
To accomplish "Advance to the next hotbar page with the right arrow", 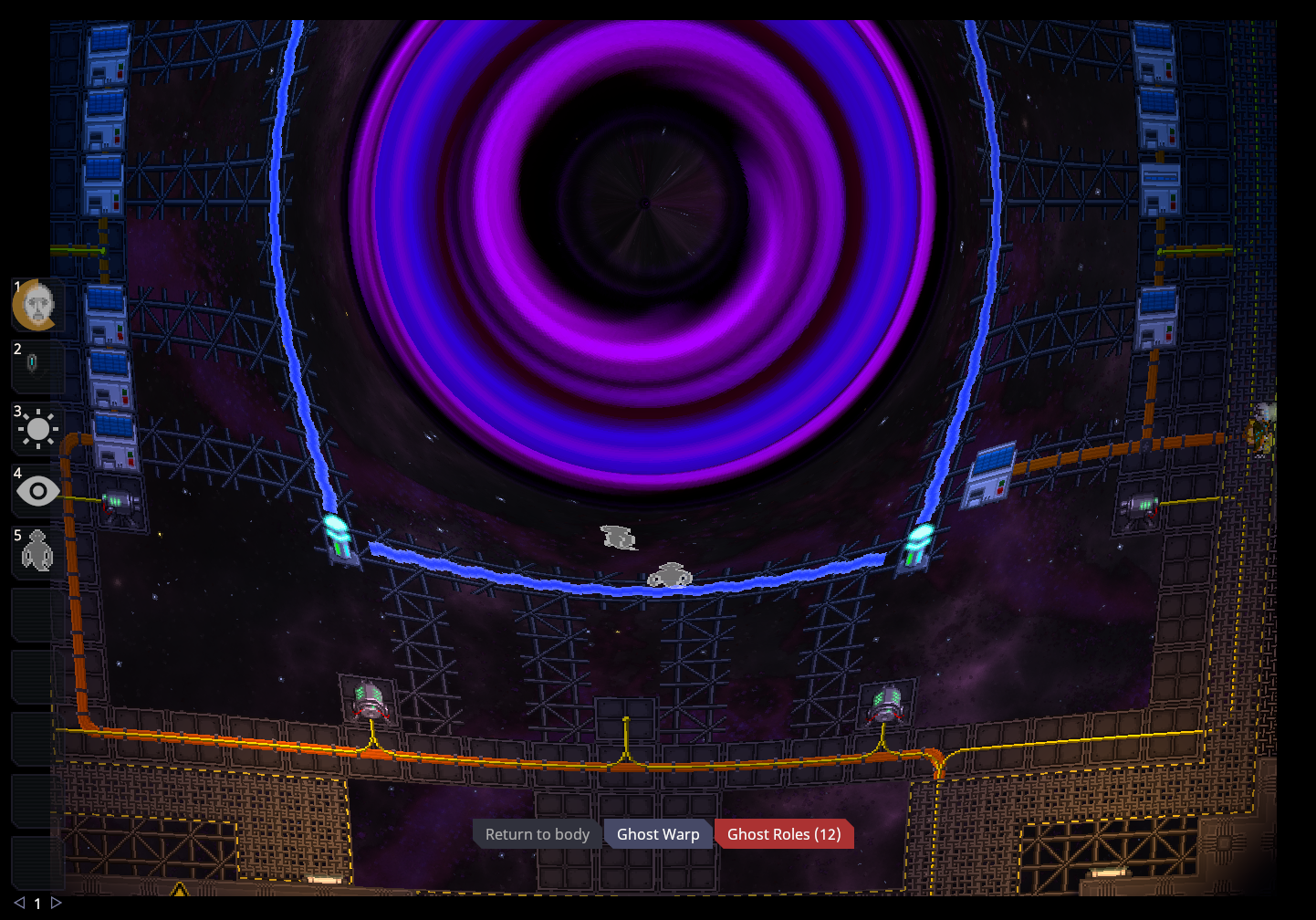I will point(57,902).
